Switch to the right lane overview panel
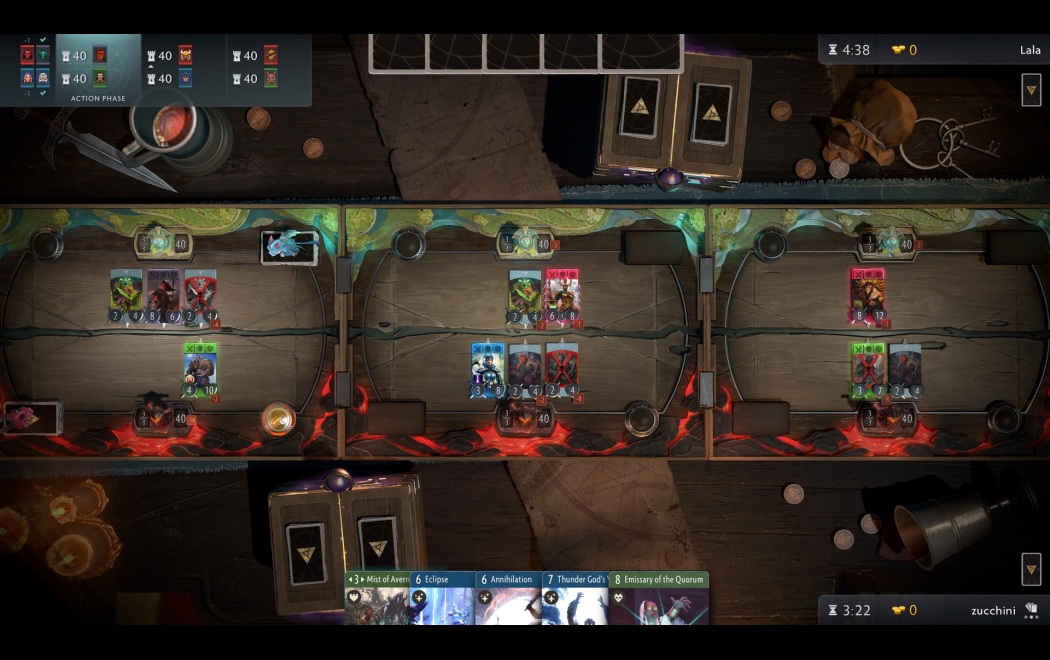1050x660 pixels. 270,68
